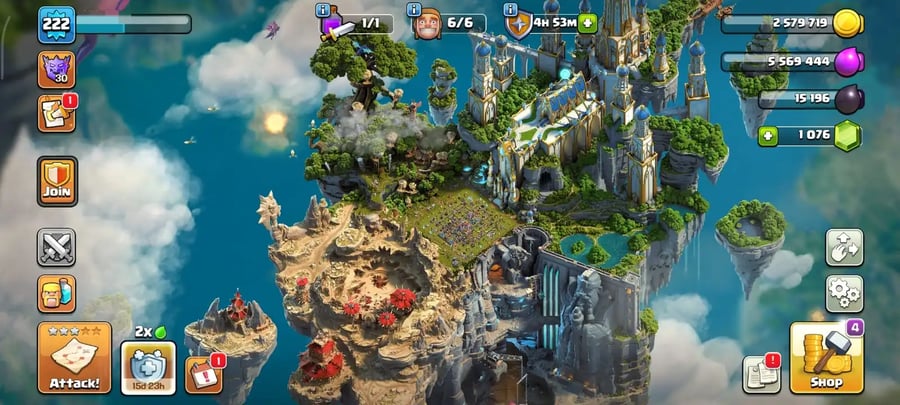The width and height of the screenshot is (900, 405).
Task: Tap the level 222 experience badge
Action: (57, 24)
